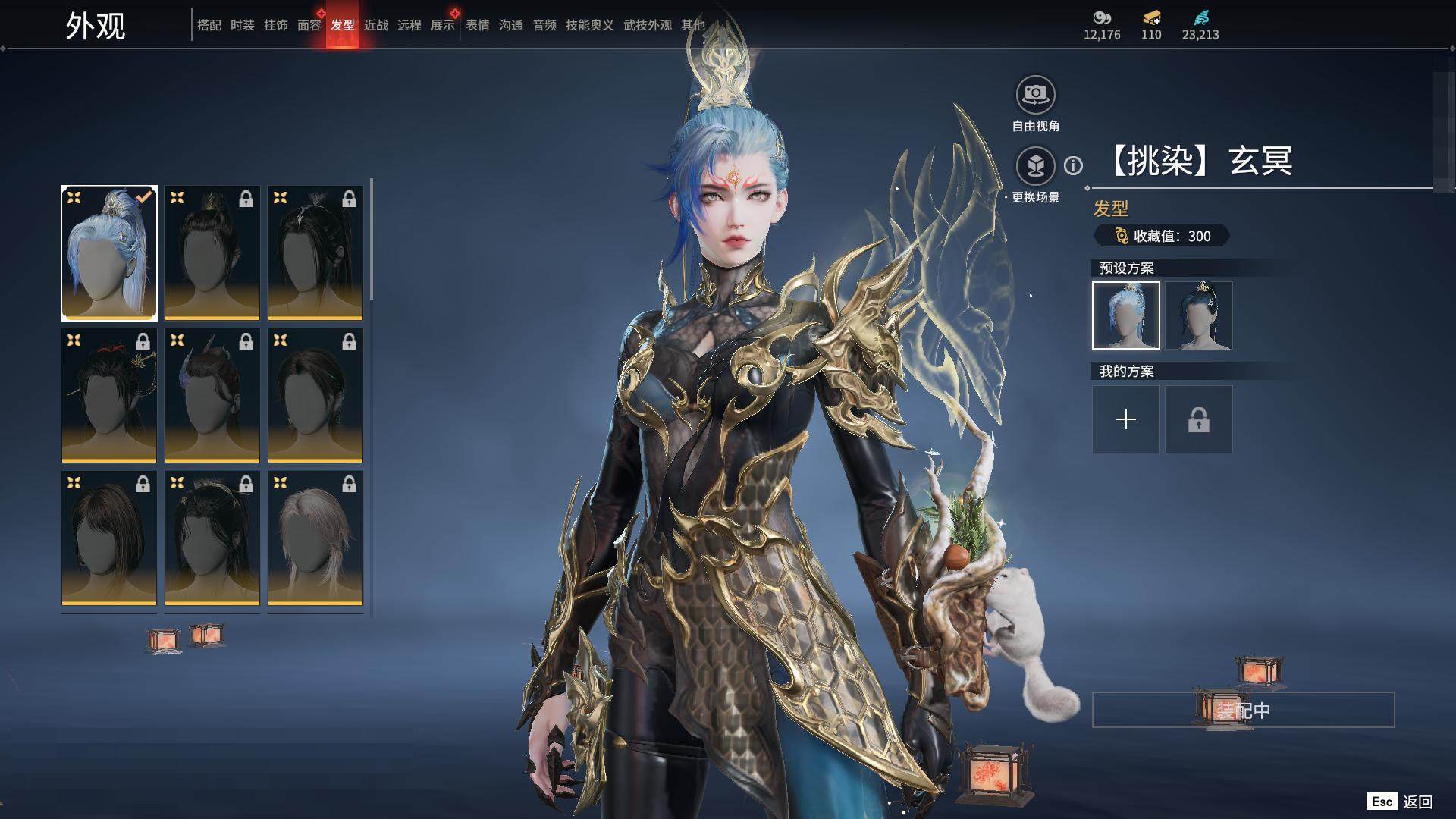The width and height of the screenshot is (1456, 819).
Task: Toggle the 自由视角 free camera button
Action: [x=1035, y=96]
